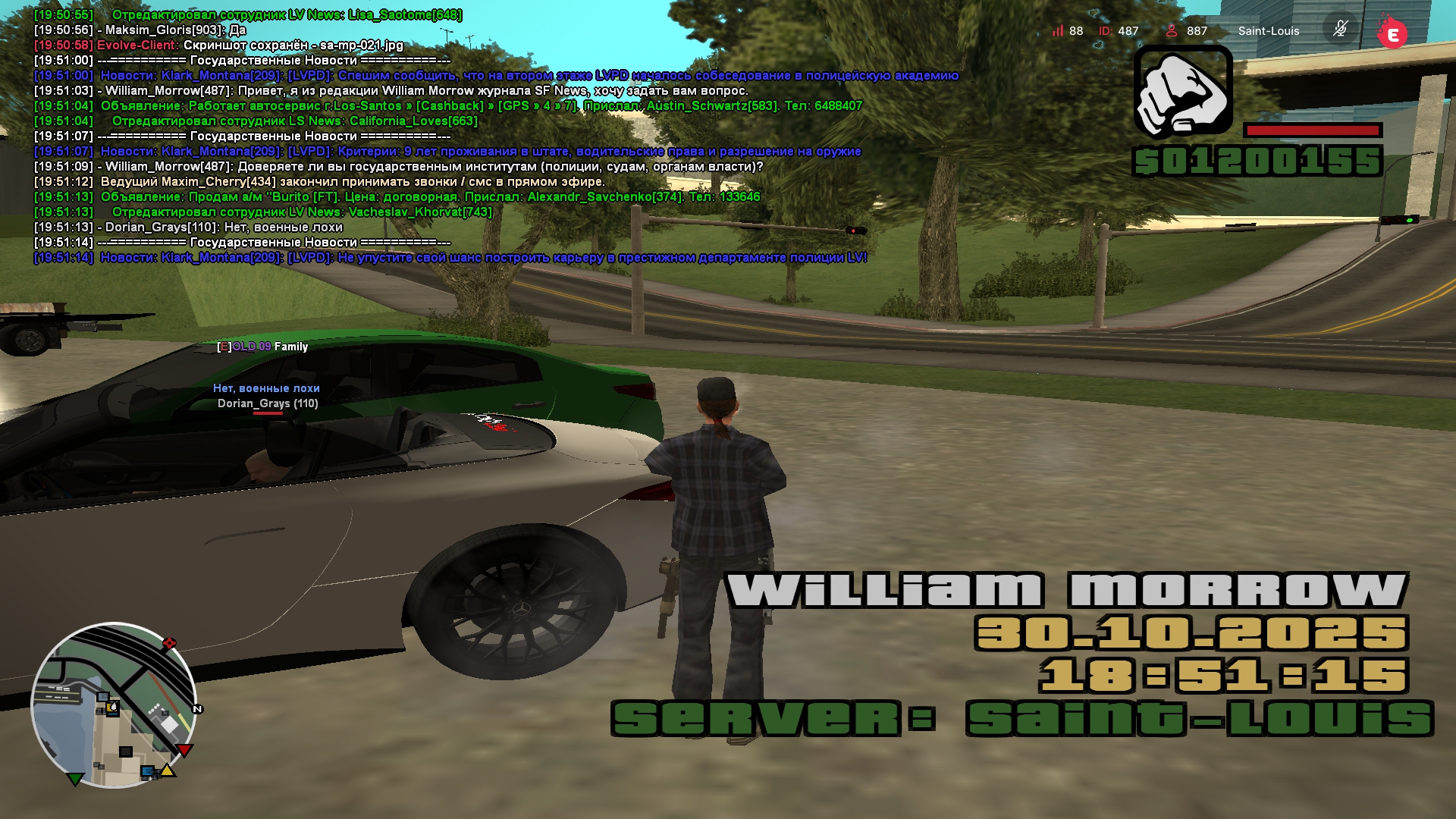Select the Saint-Louis server label
The width and height of the screenshot is (1456, 819).
click(1268, 31)
